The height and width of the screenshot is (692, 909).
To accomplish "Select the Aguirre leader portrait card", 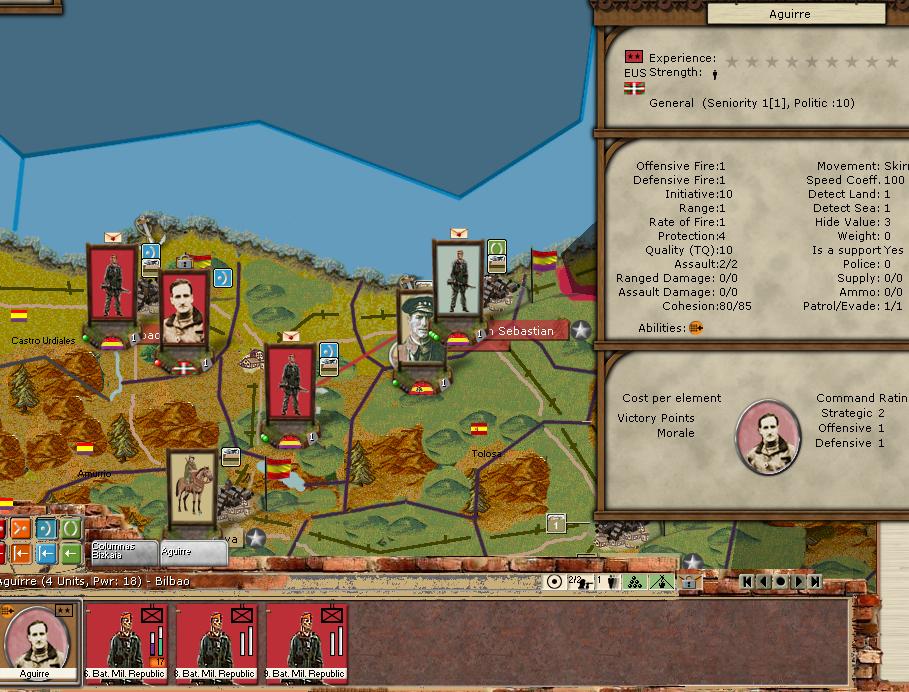I will (36, 638).
